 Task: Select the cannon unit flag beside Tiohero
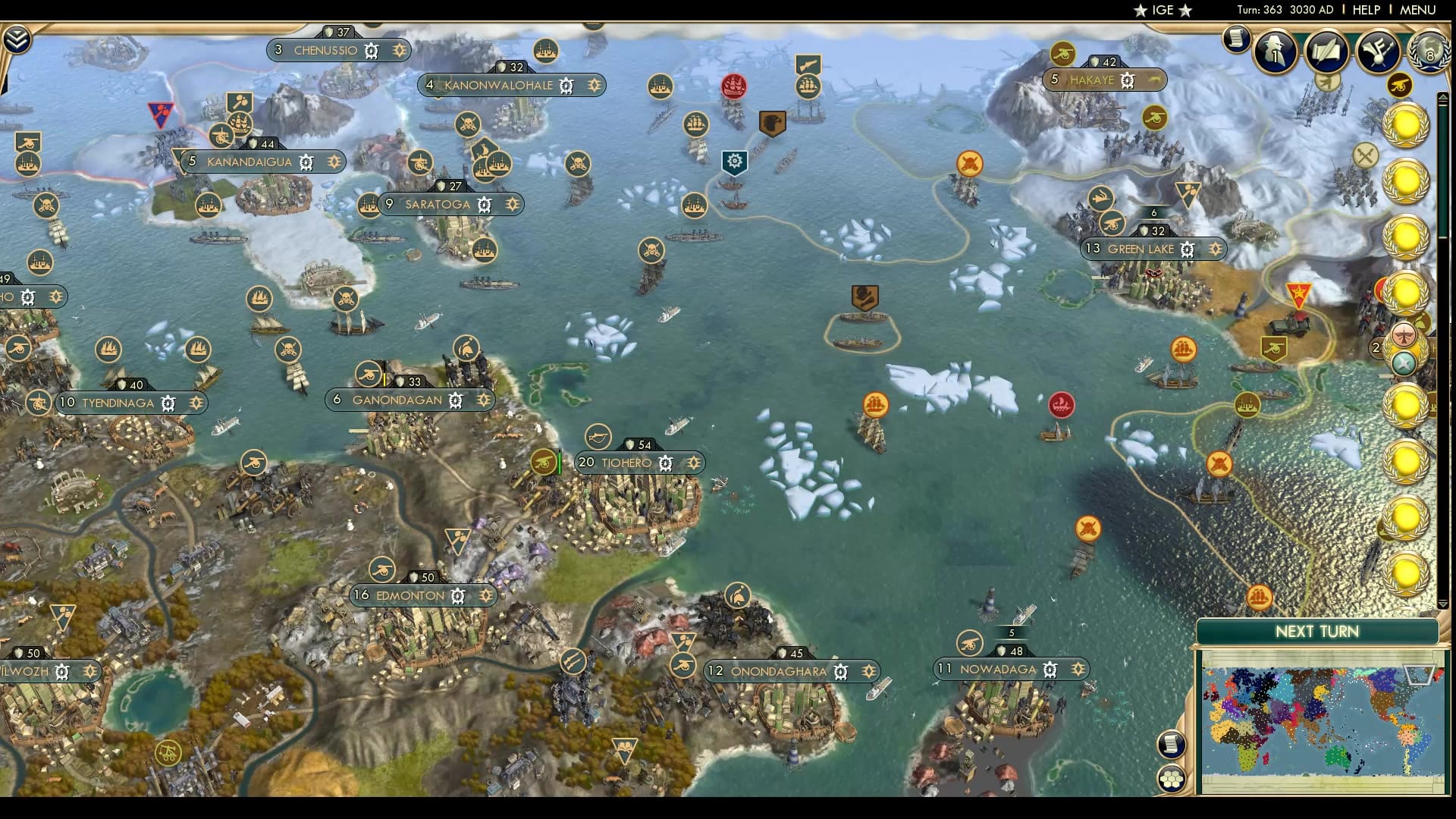543,461
